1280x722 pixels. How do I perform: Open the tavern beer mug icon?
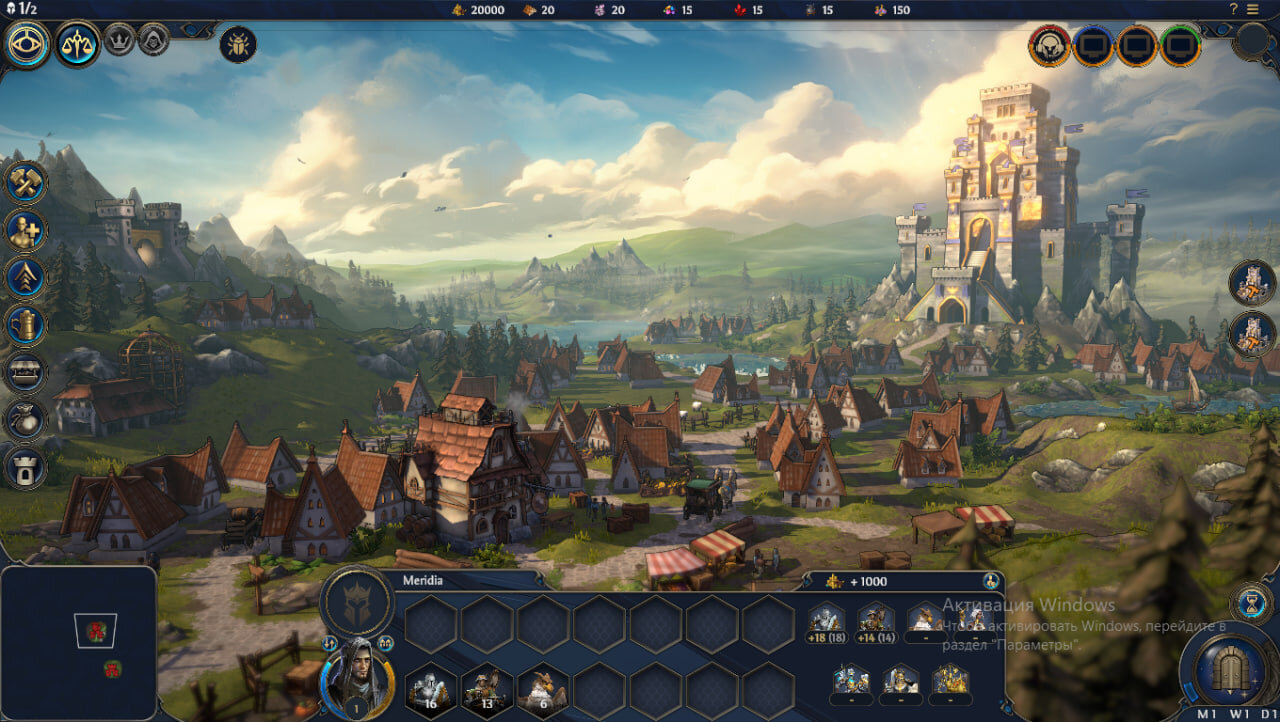pyautogui.click(x=26, y=325)
